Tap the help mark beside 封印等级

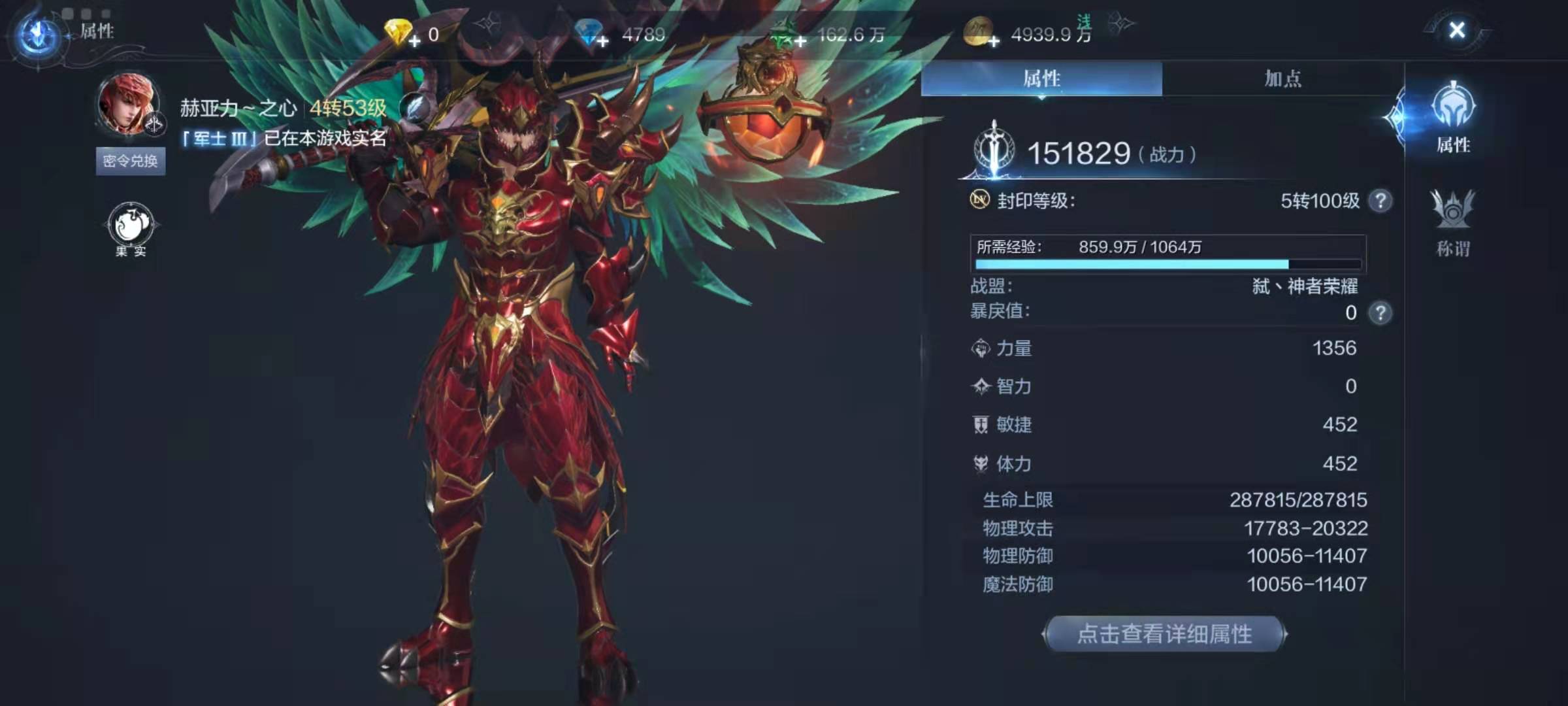[x=1380, y=201]
